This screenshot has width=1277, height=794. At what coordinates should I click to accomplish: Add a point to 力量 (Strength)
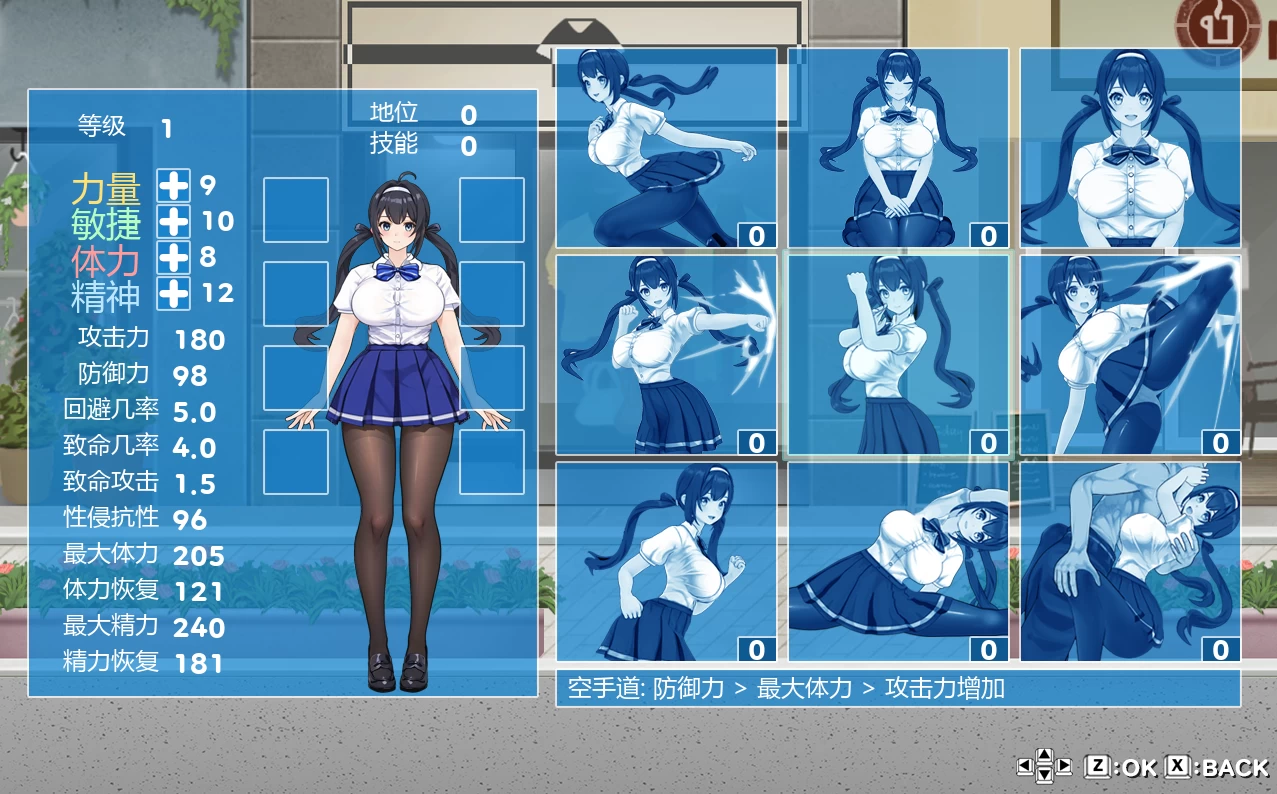pos(174,185)
